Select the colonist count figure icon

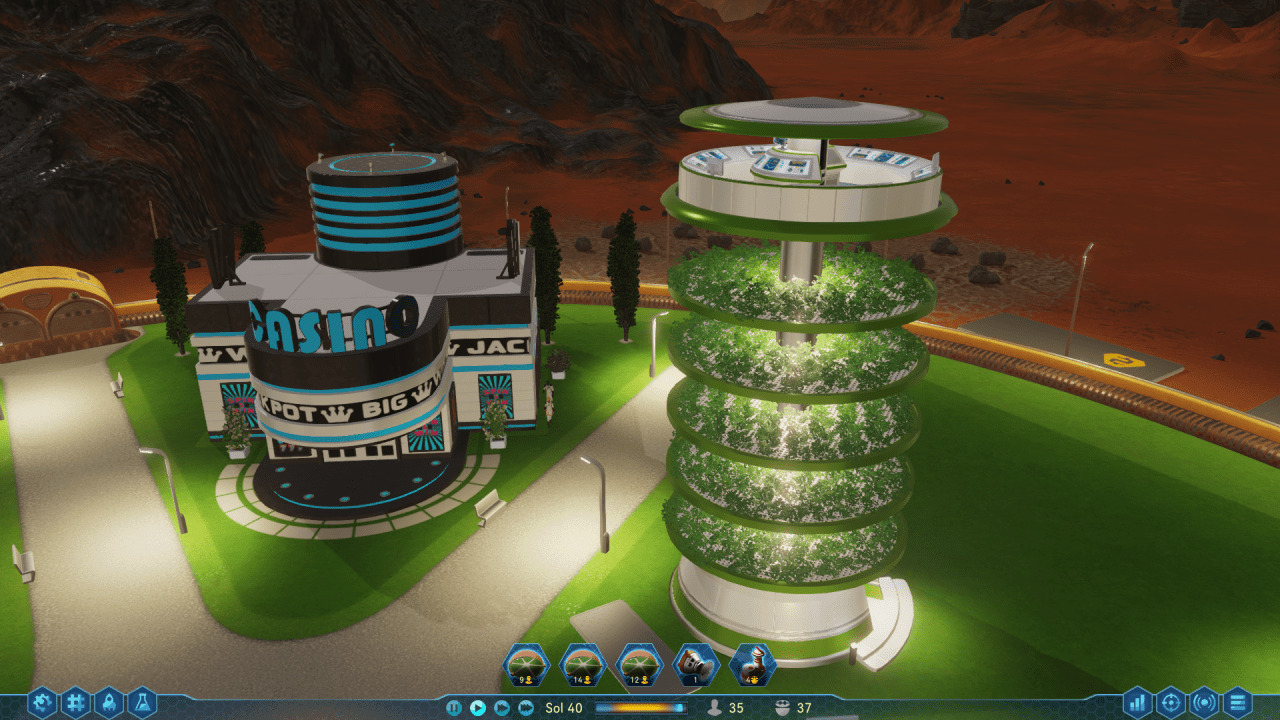[714, 706]
